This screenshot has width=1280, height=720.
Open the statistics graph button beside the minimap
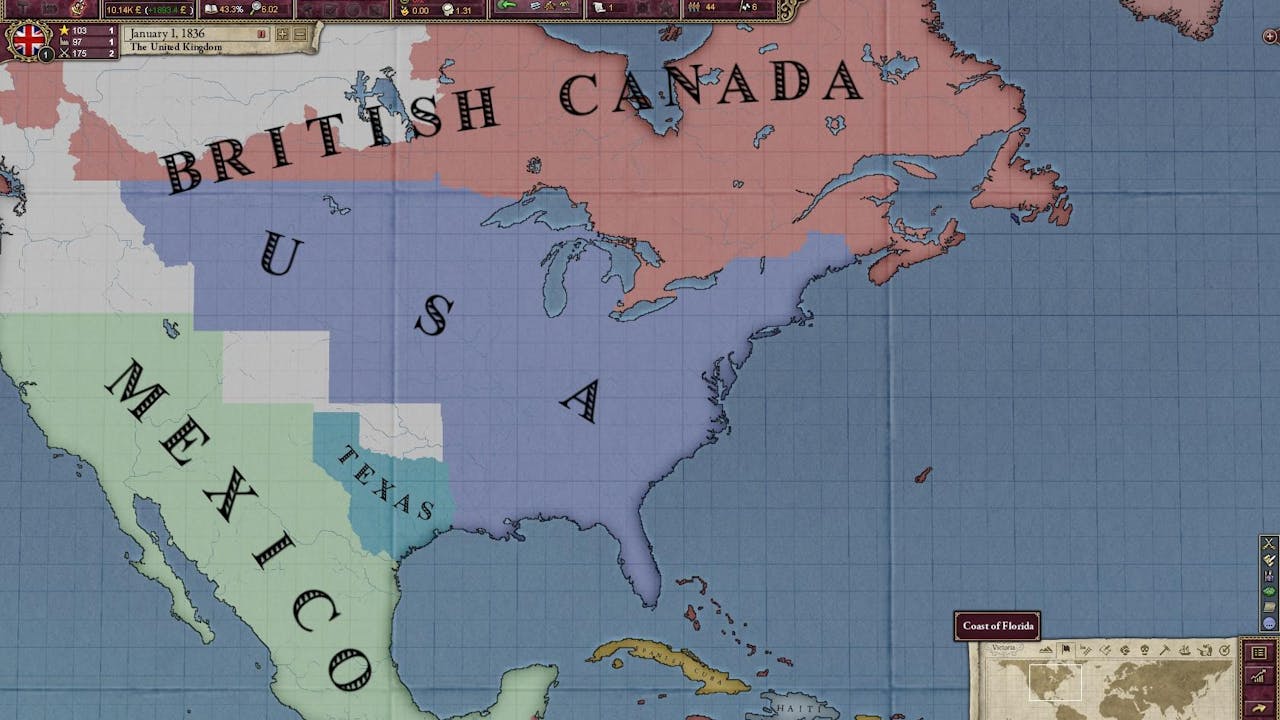point(1257,677)
